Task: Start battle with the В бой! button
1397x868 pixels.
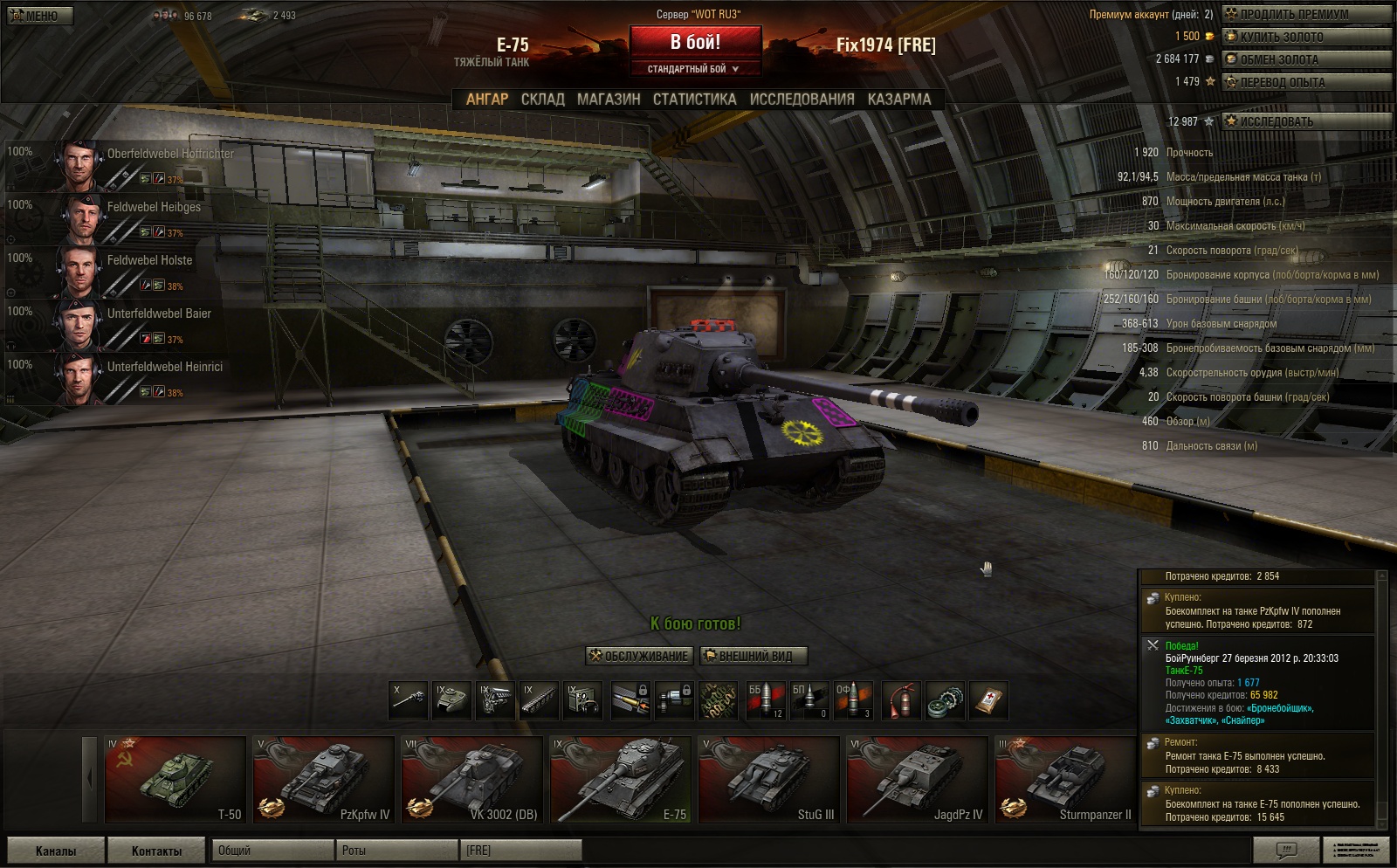Action: point(695,43)
